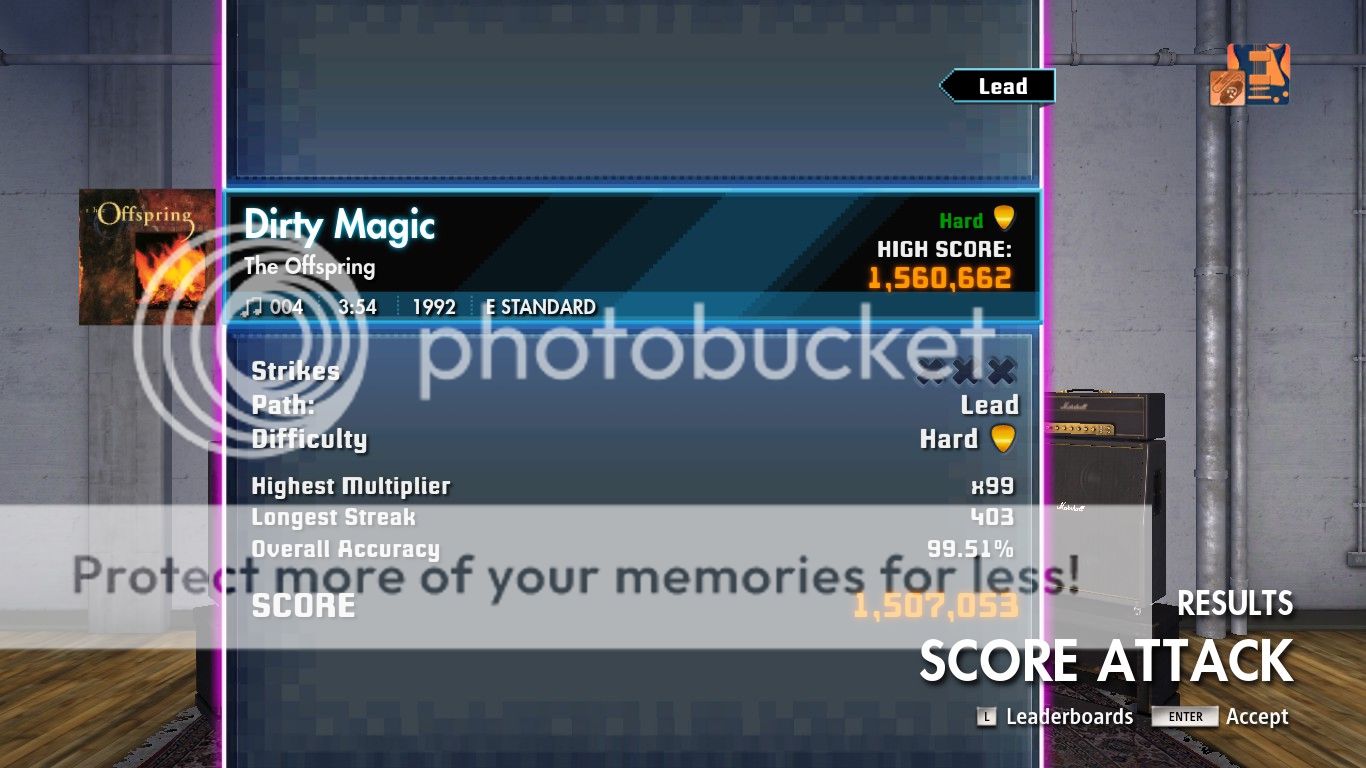
Task: Choose the Lead path tag
Action: pos(999,87)
